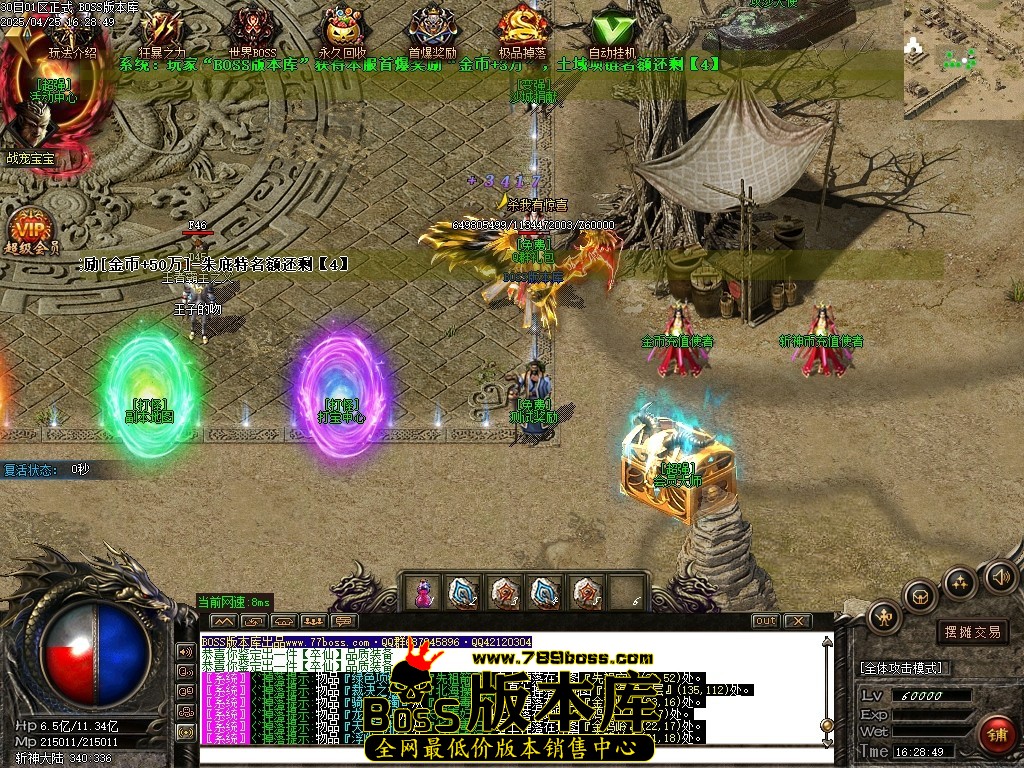Click the chat panel 'out' button
1024x768 pixels.
765,621
